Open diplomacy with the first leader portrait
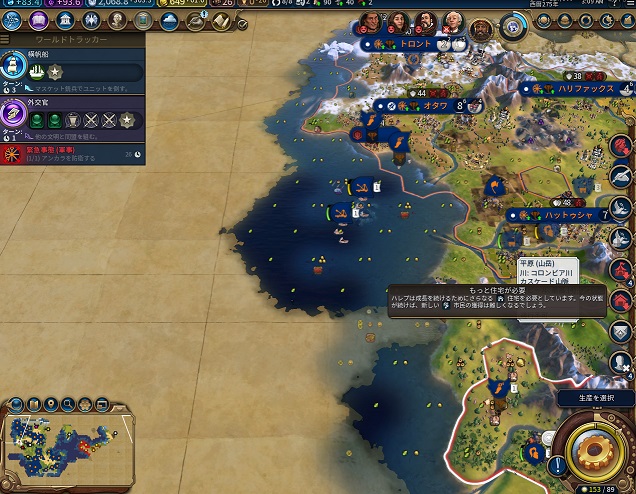Screen dimensions: 636x494 [370, 22]
